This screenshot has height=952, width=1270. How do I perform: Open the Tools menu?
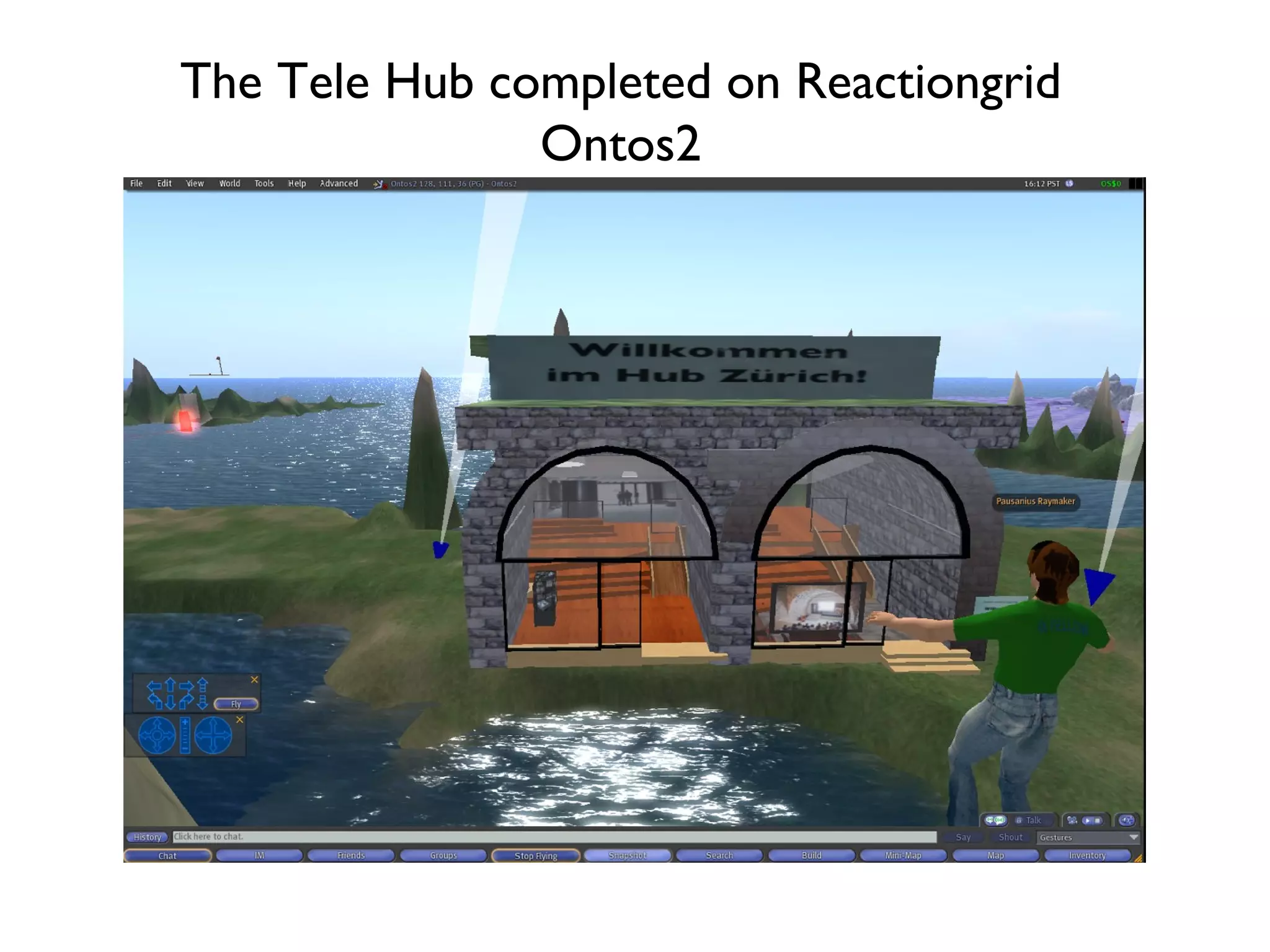pos(264,183)
